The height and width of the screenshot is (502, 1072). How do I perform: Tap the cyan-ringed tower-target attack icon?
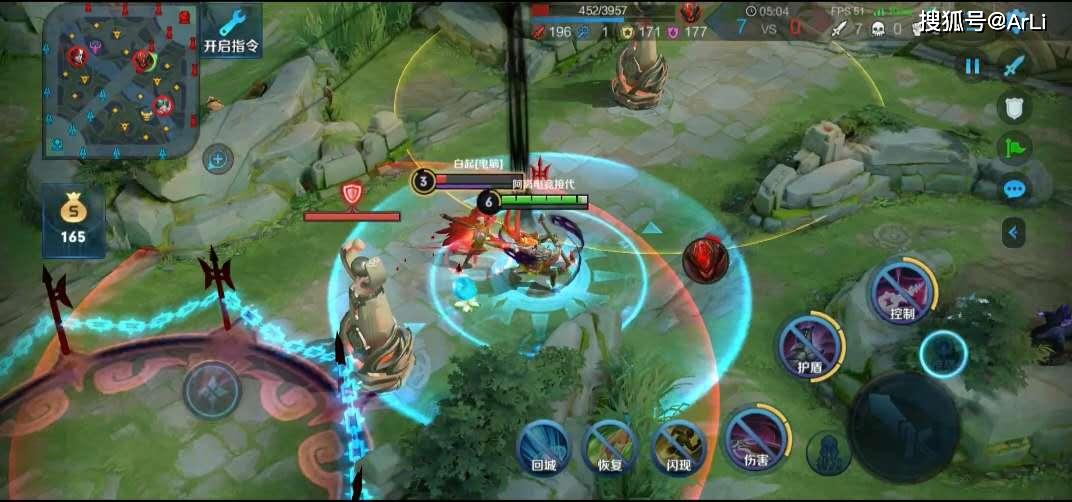point(943,354)
